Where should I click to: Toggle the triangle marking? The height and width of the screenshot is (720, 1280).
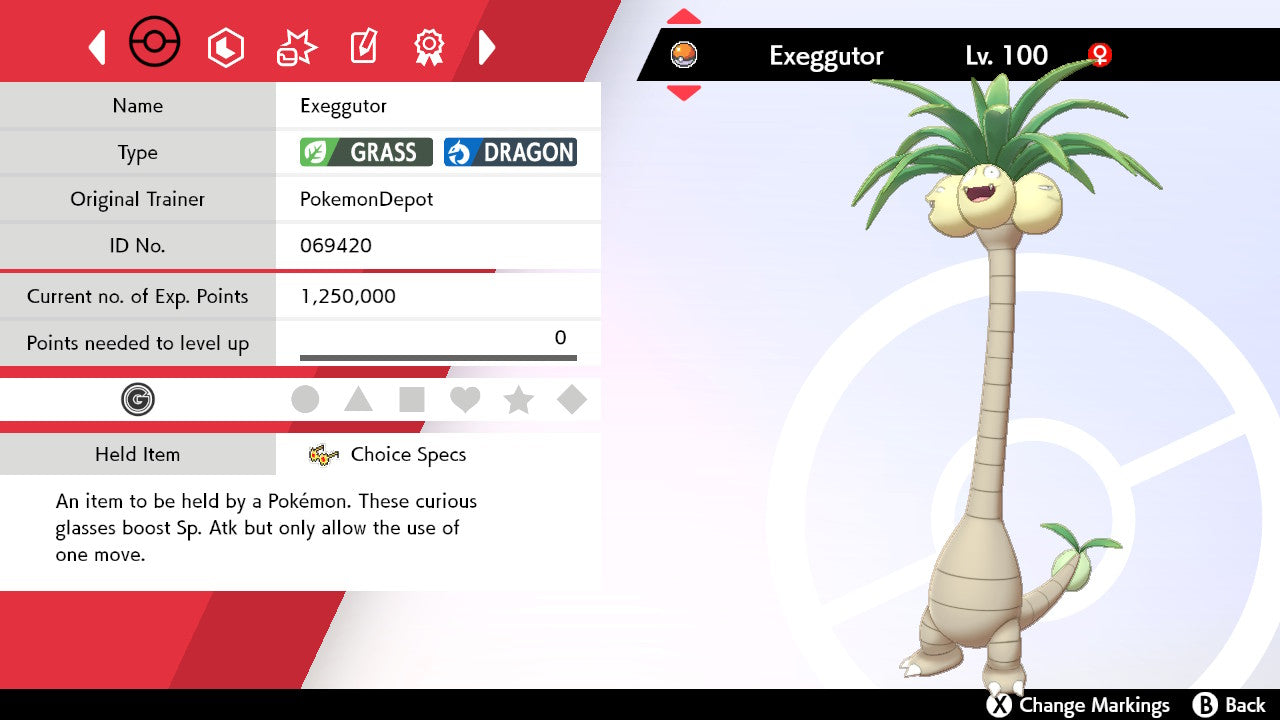[x=358, y=400]
